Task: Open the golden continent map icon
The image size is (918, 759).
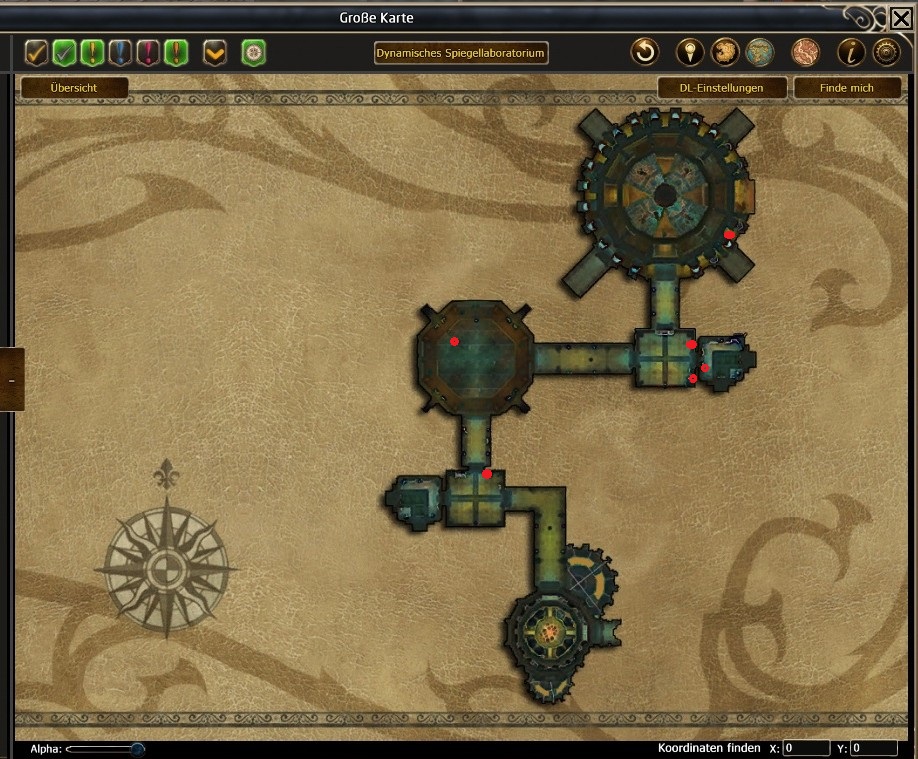Action: tap(725, 52)
